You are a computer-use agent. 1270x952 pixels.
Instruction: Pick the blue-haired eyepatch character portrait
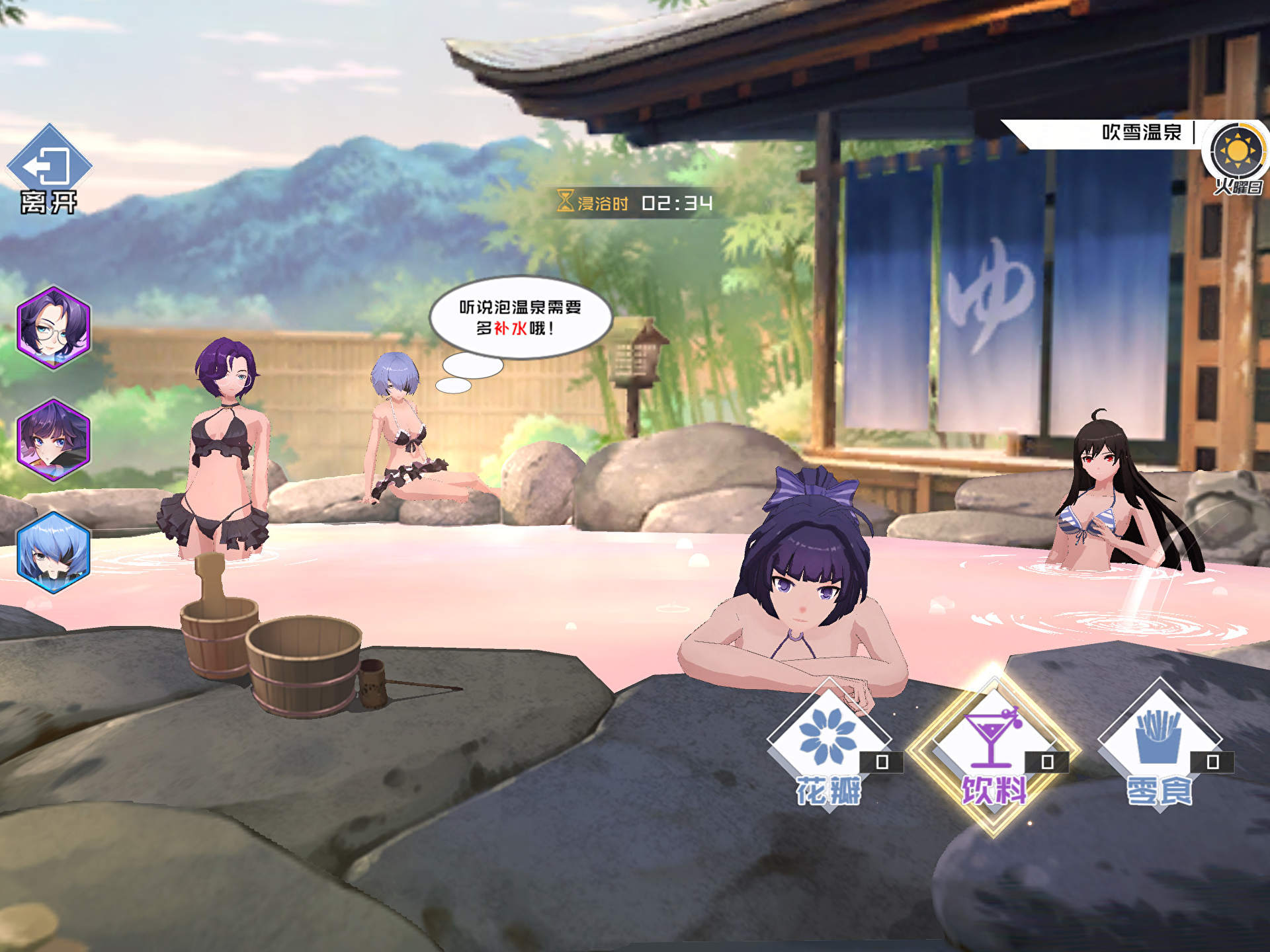coord(53,553)
